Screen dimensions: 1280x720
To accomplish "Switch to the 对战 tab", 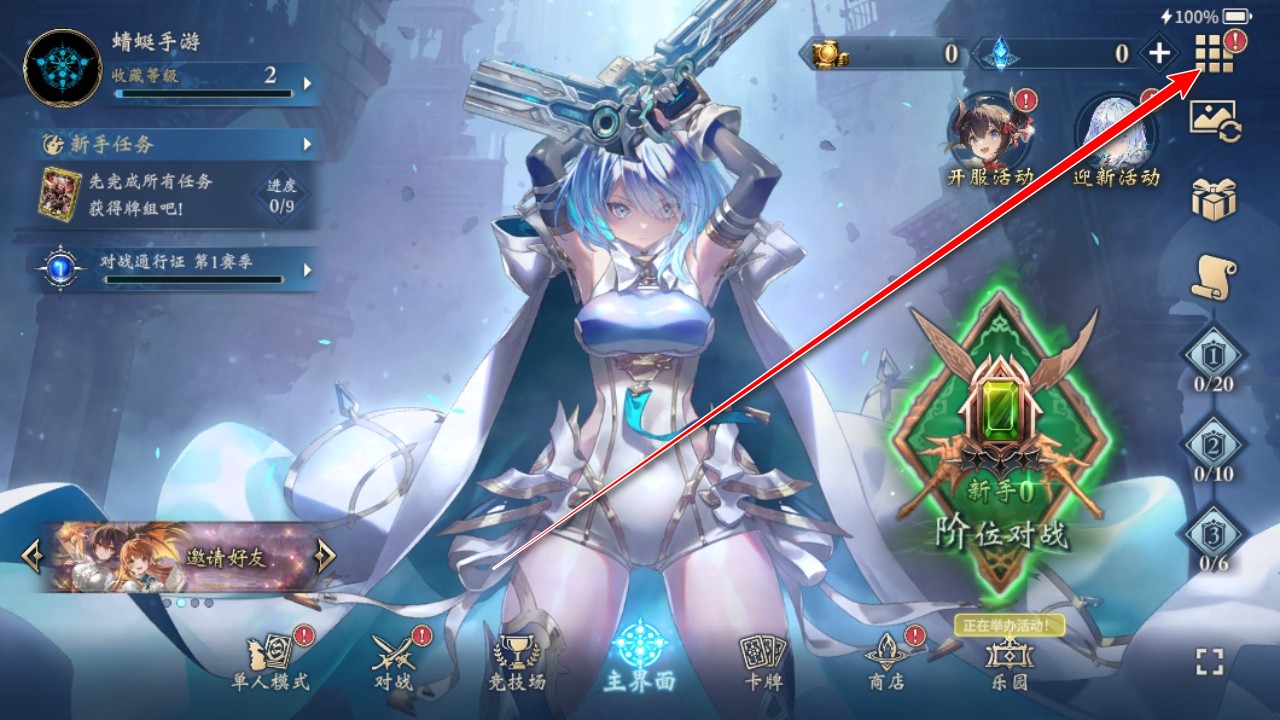I will pos(393,662).
